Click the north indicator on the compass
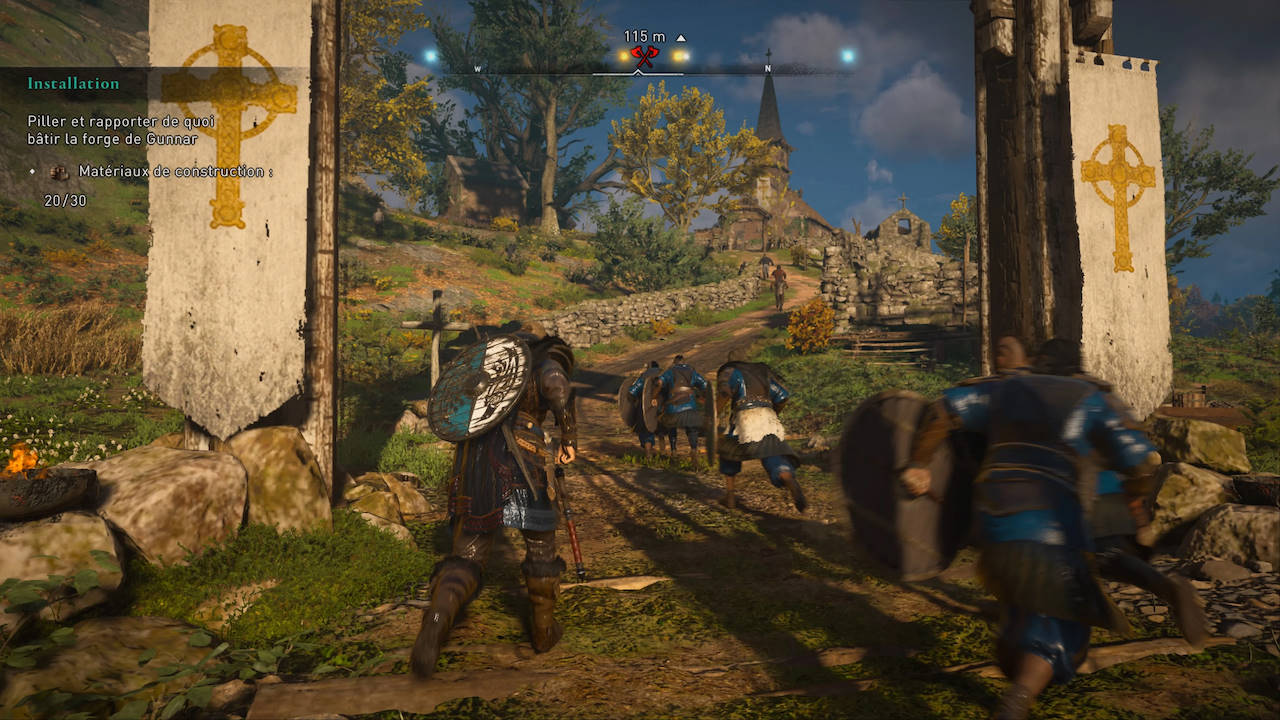The image size is (1280, 720). pos(768,69)
